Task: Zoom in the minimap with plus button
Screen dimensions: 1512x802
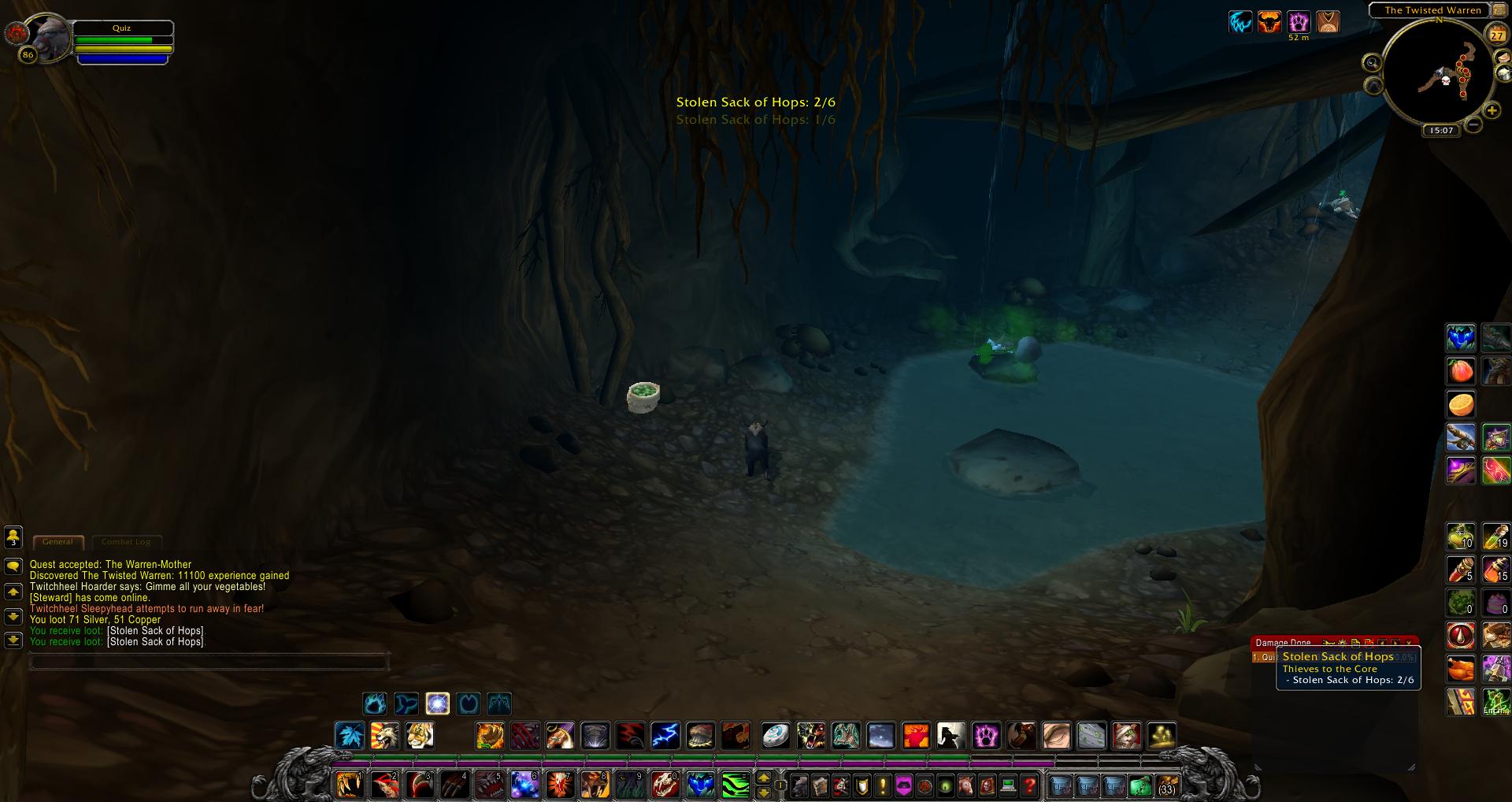Action: pyautogui.click(x=1492, y=111)
